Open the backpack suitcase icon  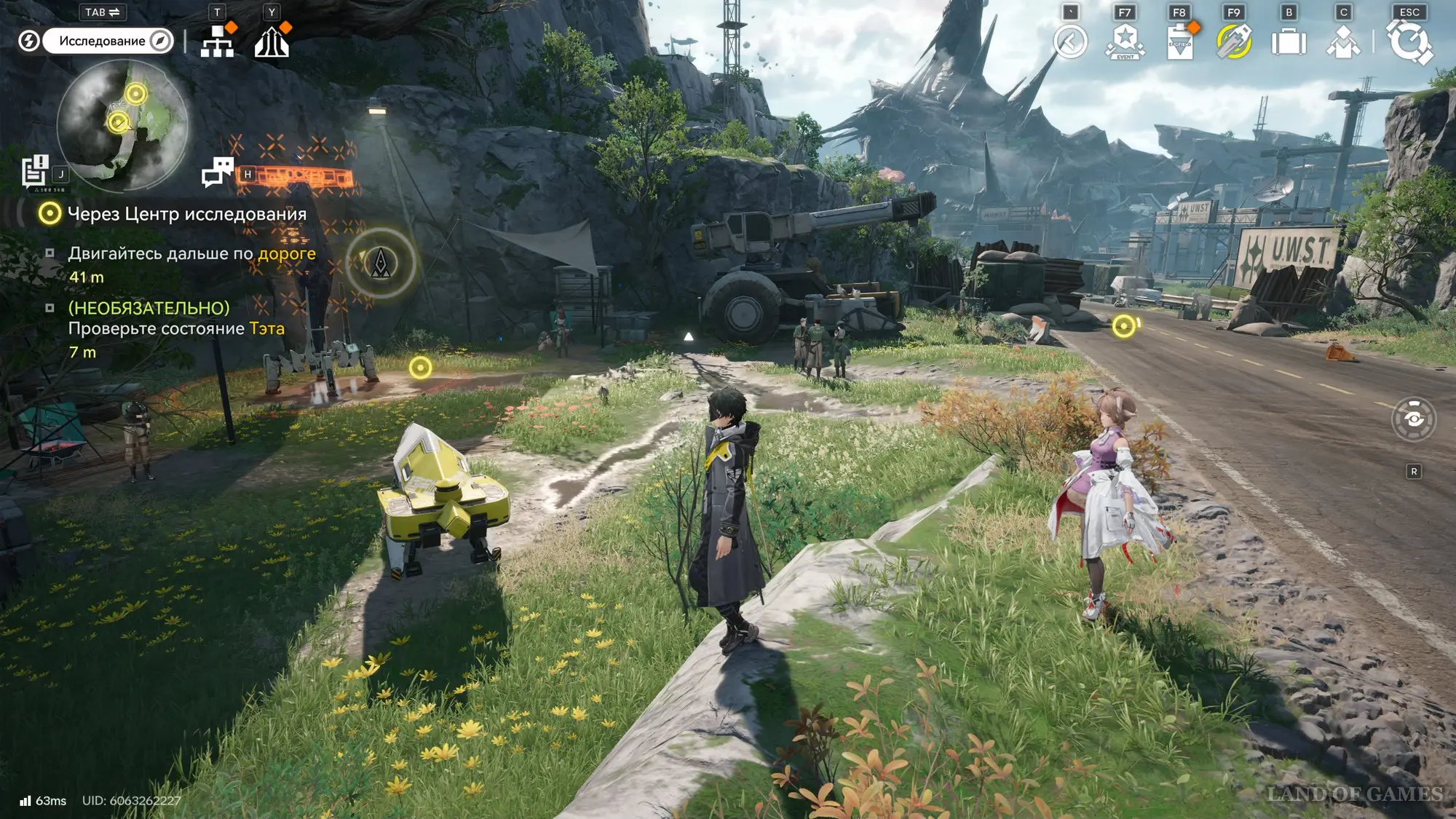[x=1289, y=42]
